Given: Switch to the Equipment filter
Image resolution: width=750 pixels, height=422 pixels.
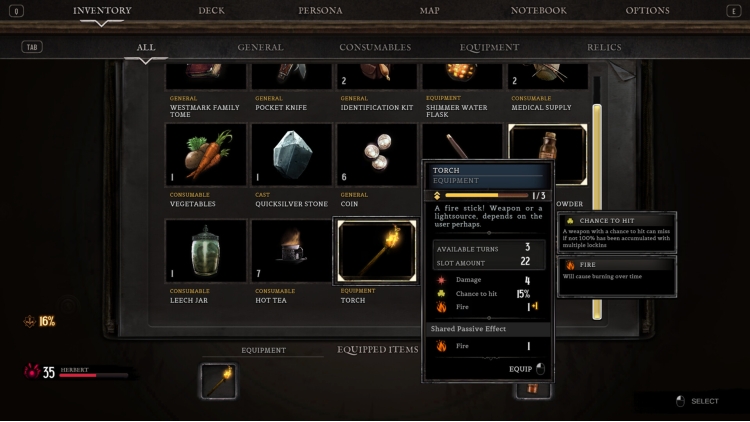Looking at the screenshot, I should pos(489,47).
